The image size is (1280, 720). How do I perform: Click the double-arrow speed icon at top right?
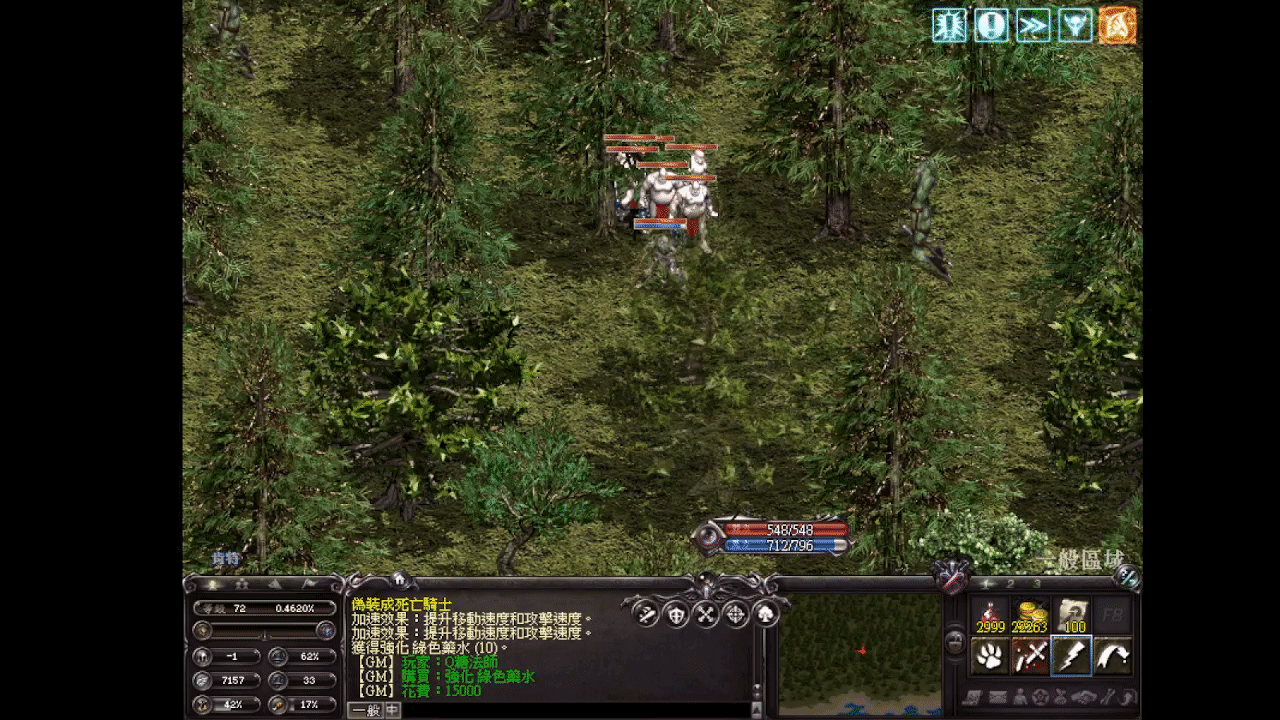1031,26
